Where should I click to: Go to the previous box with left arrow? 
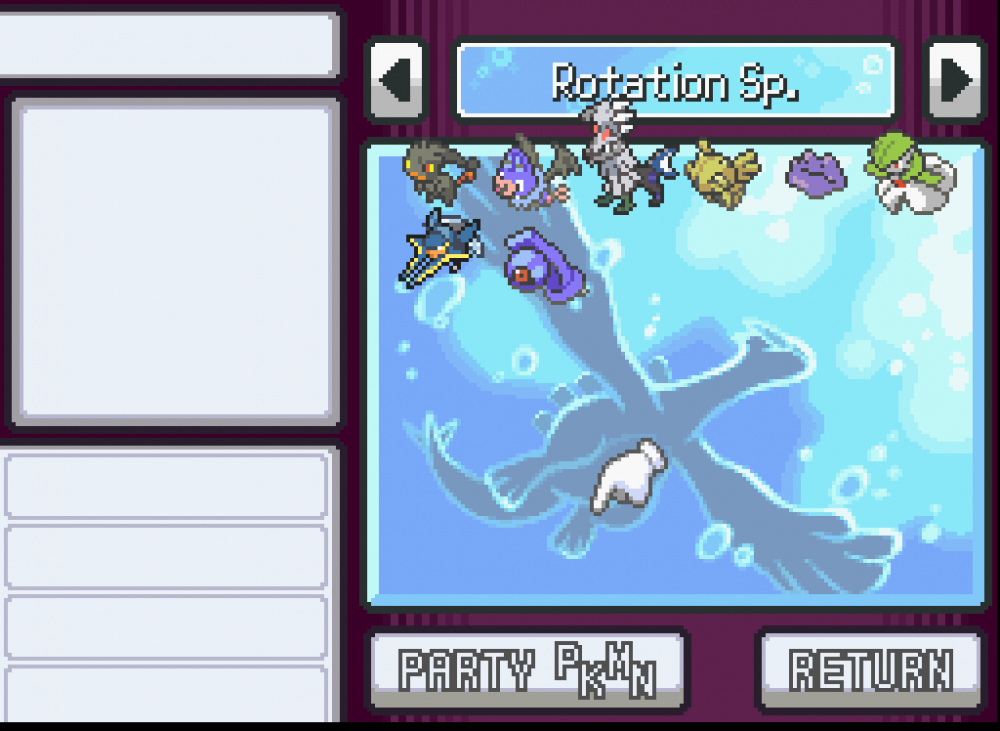point(397,80)
